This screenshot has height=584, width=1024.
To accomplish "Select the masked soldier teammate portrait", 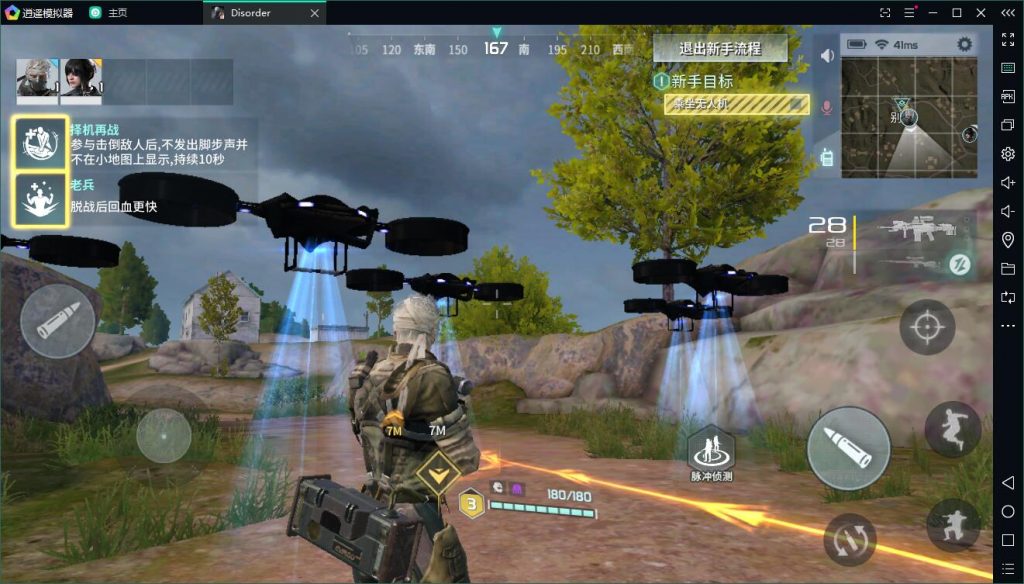I will click(x=38, y=79).
